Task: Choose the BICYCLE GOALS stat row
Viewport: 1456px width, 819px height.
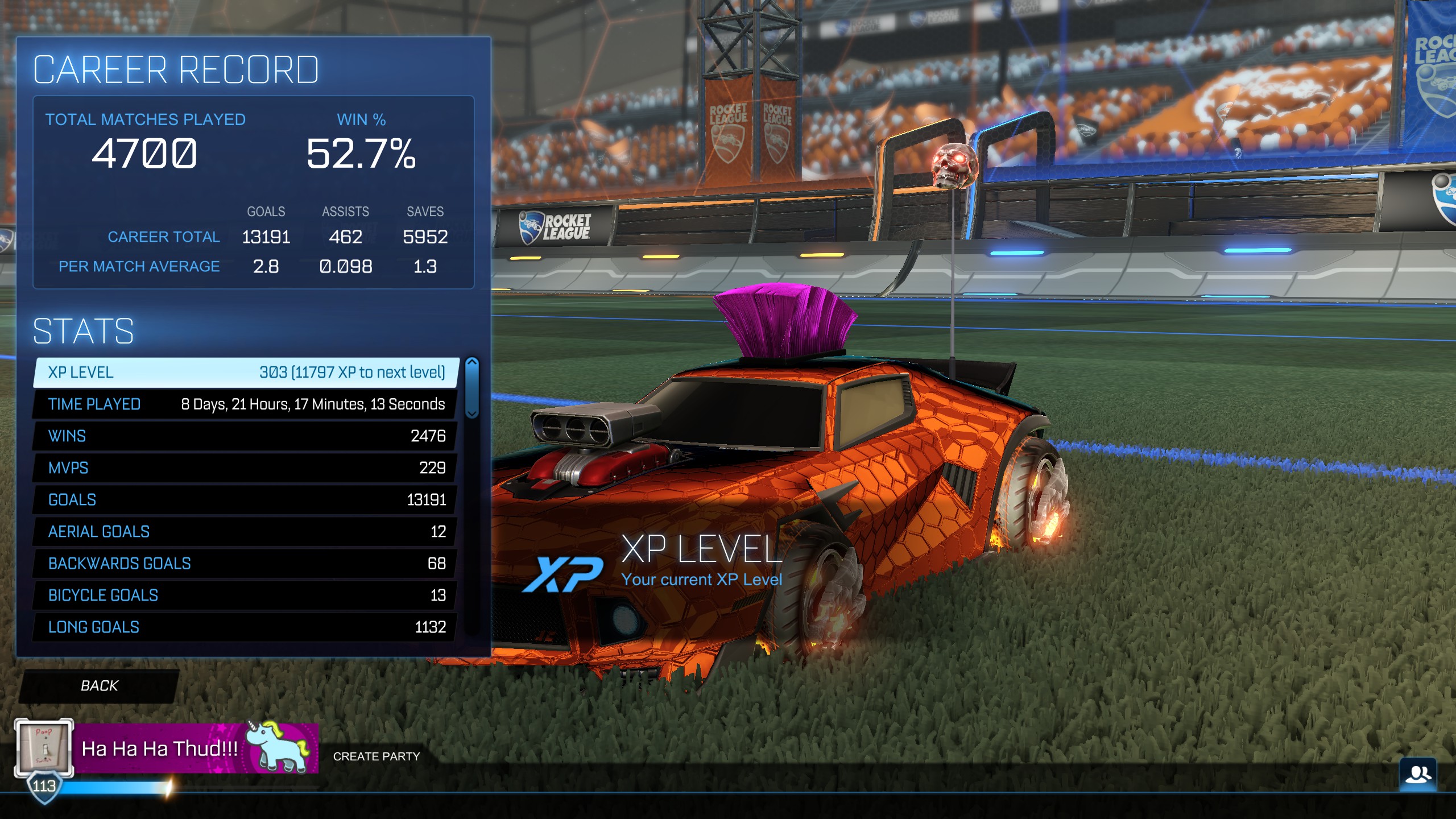Action: (x=246, y=595)
